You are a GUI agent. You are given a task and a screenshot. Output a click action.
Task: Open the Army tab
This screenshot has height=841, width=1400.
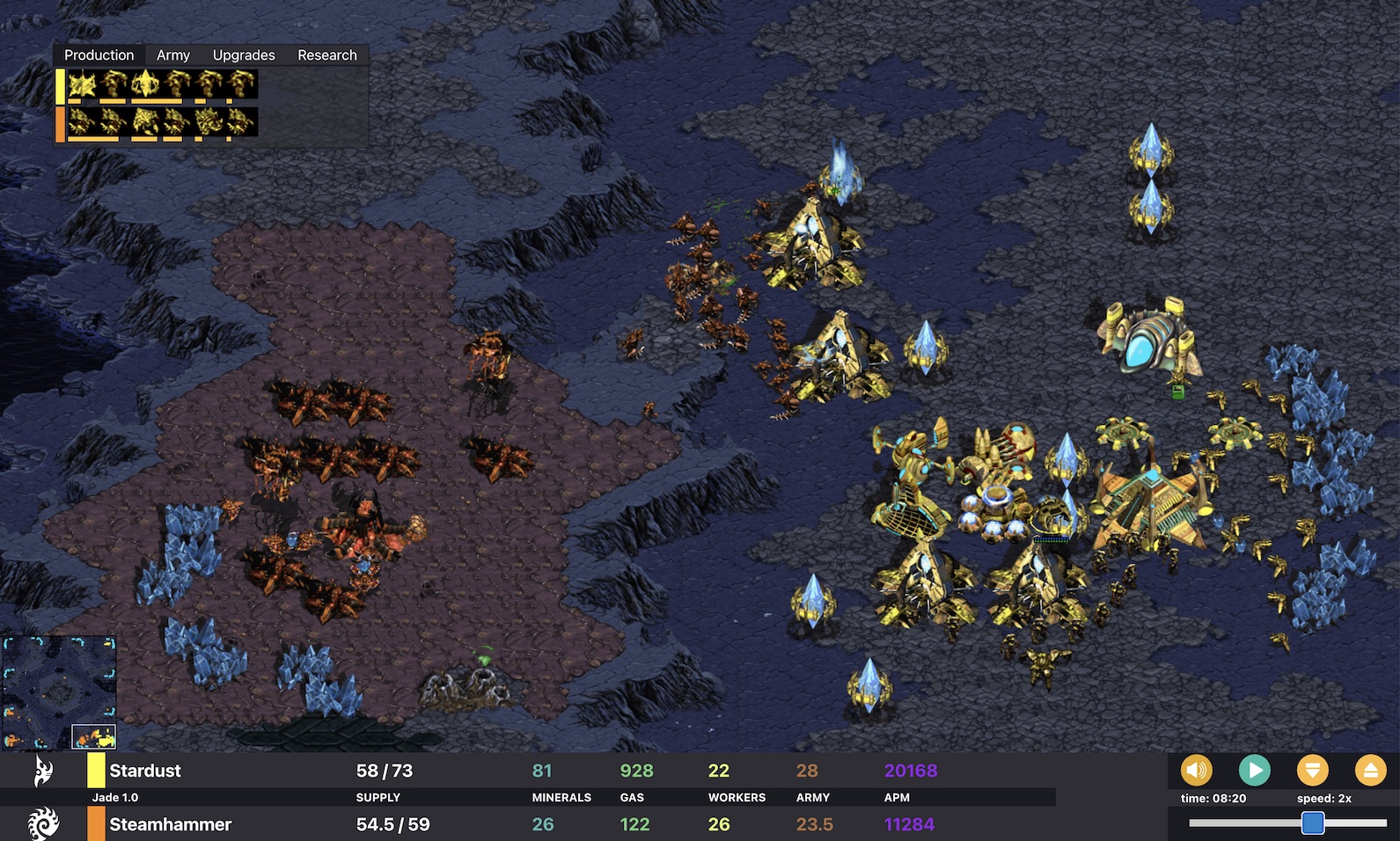point(172,55)
